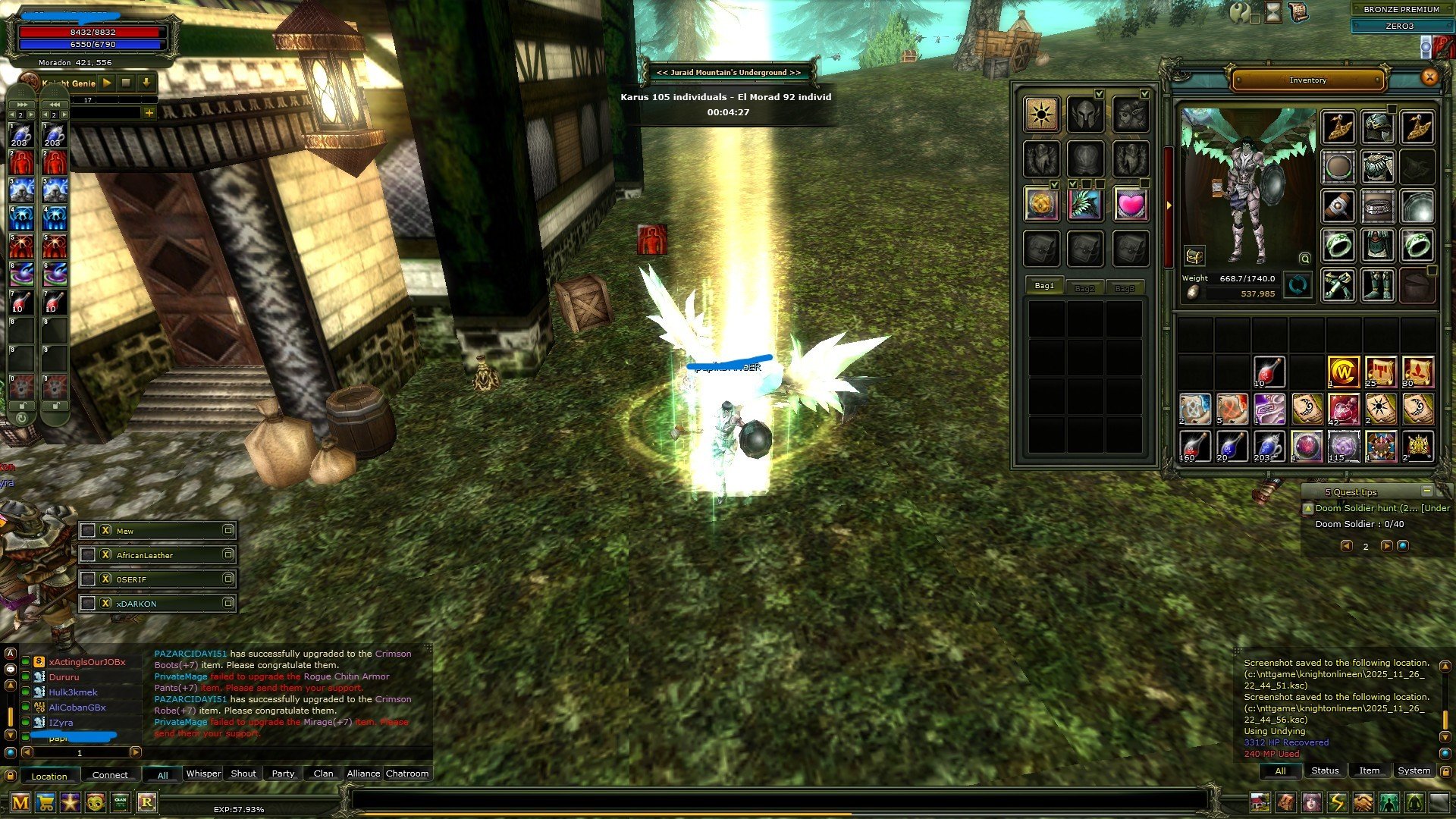Open the shopping cart store button

point(45,803)
